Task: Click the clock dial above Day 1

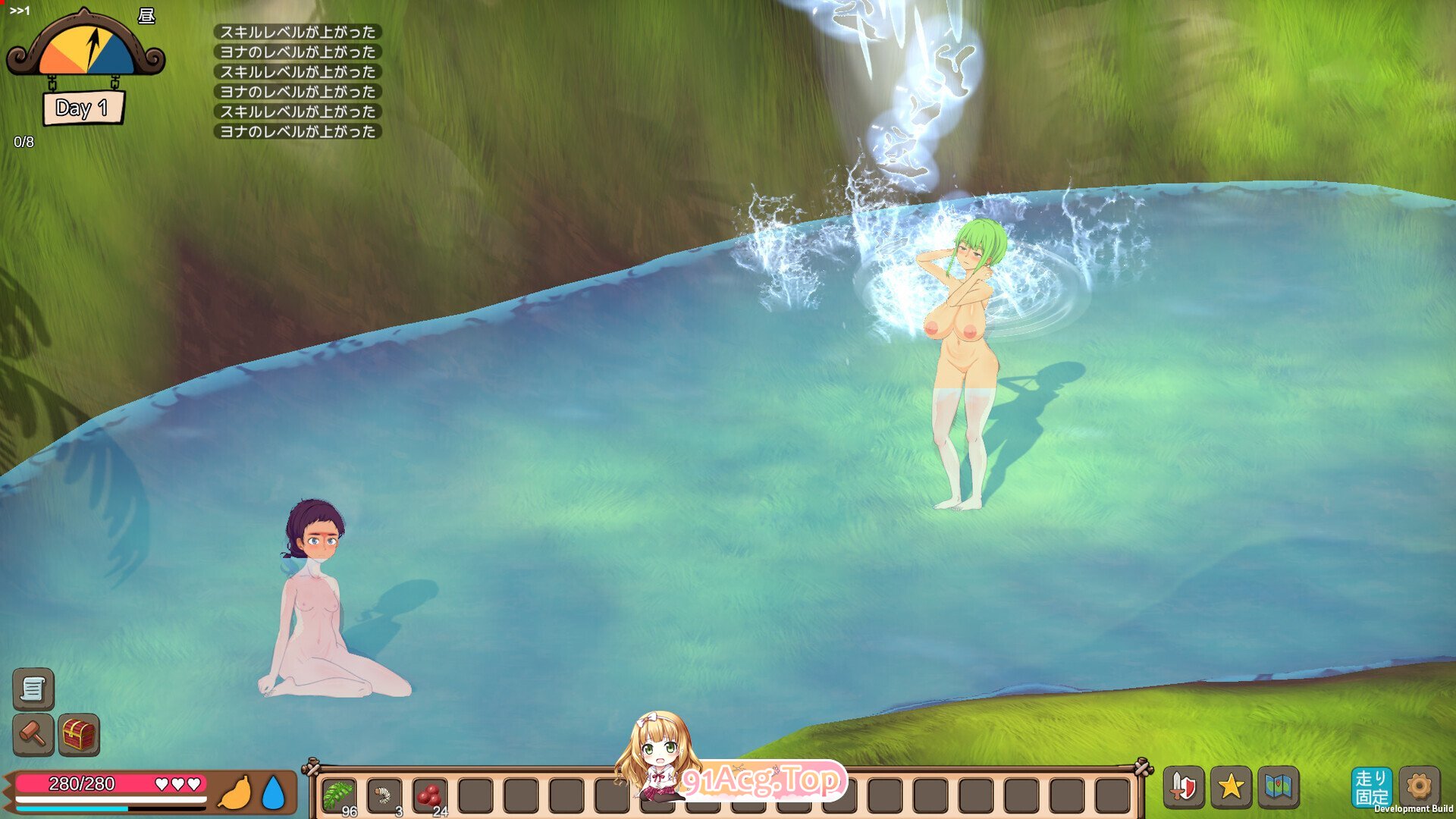Action: [x=86, y=45]
